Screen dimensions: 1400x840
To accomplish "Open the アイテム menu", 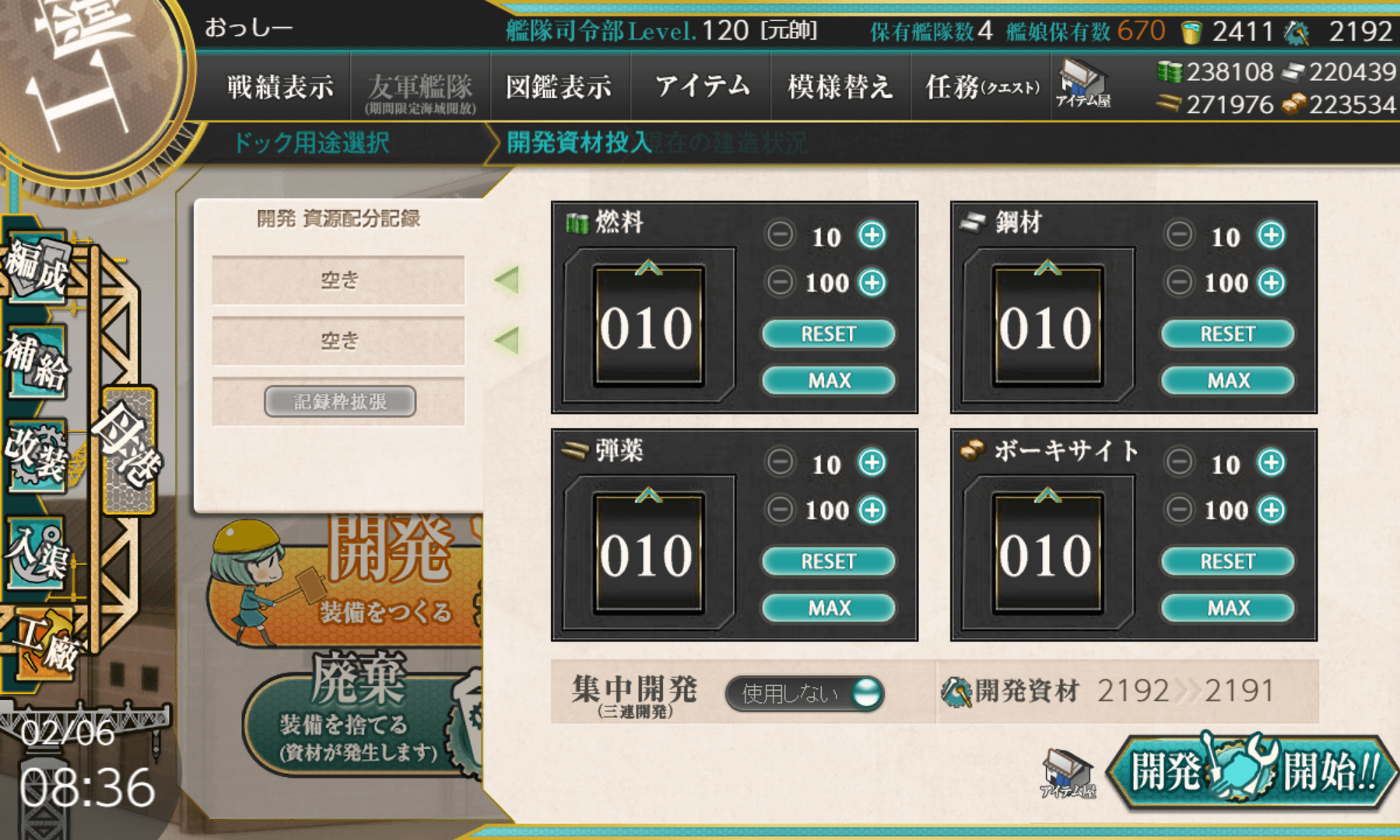I will [702, 86].
